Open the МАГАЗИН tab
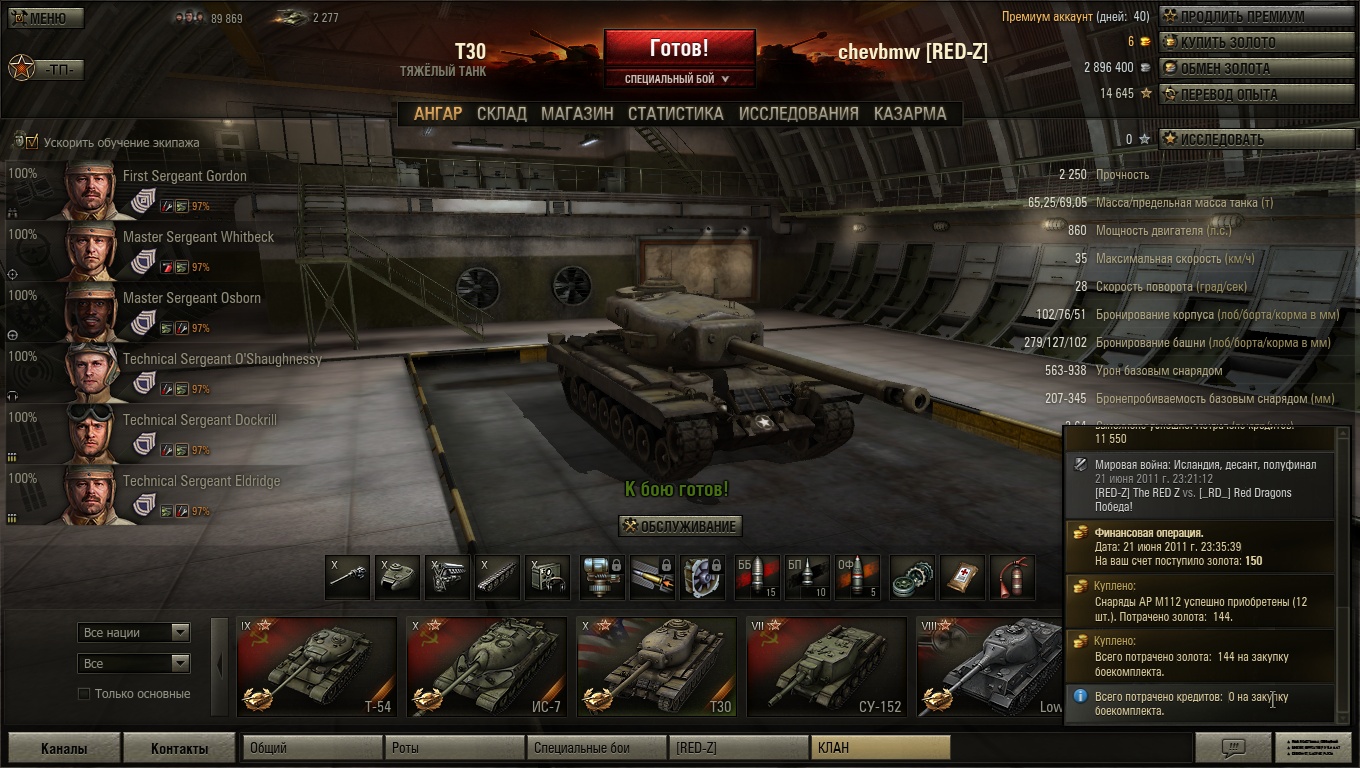The image size is (1360, 768). point(577,113)
